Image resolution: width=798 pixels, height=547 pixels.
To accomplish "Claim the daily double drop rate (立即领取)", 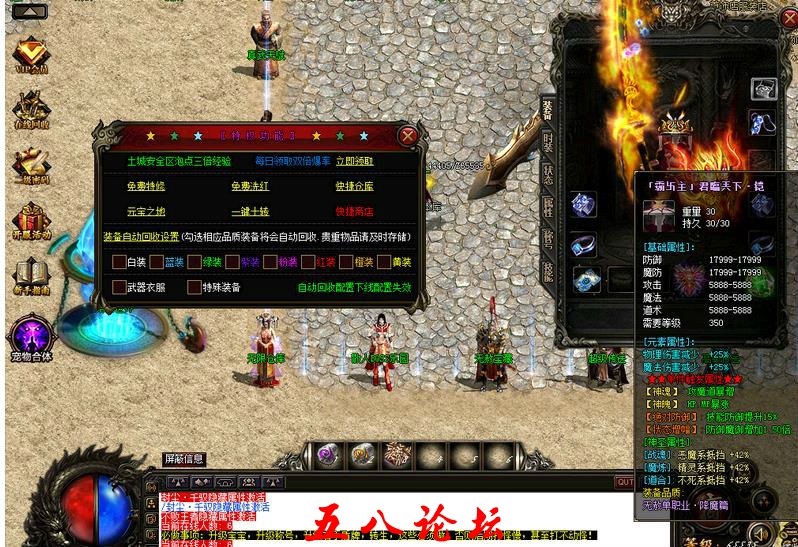I will (354, 161).
